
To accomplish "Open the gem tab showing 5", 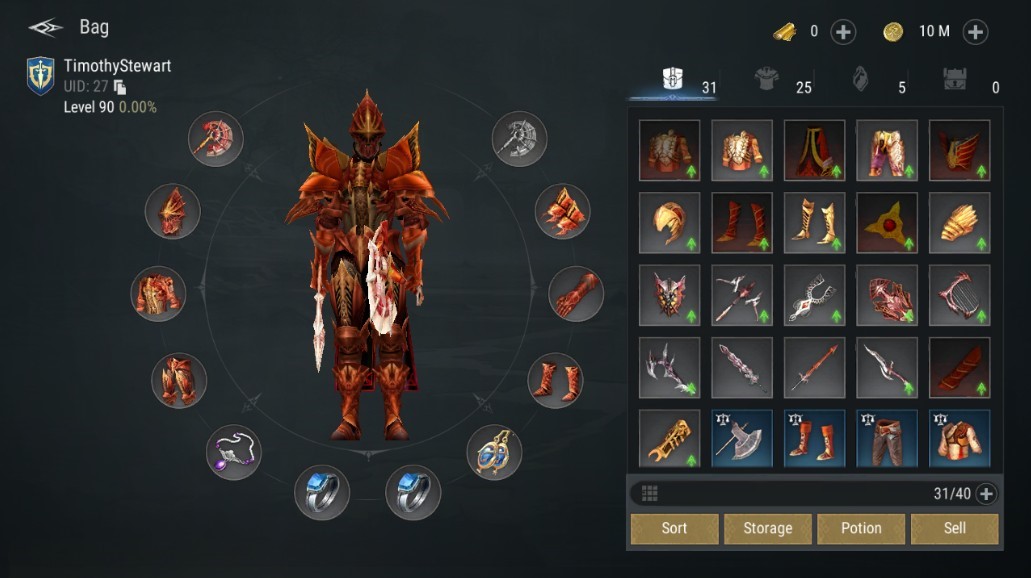I will click(861, 81).
